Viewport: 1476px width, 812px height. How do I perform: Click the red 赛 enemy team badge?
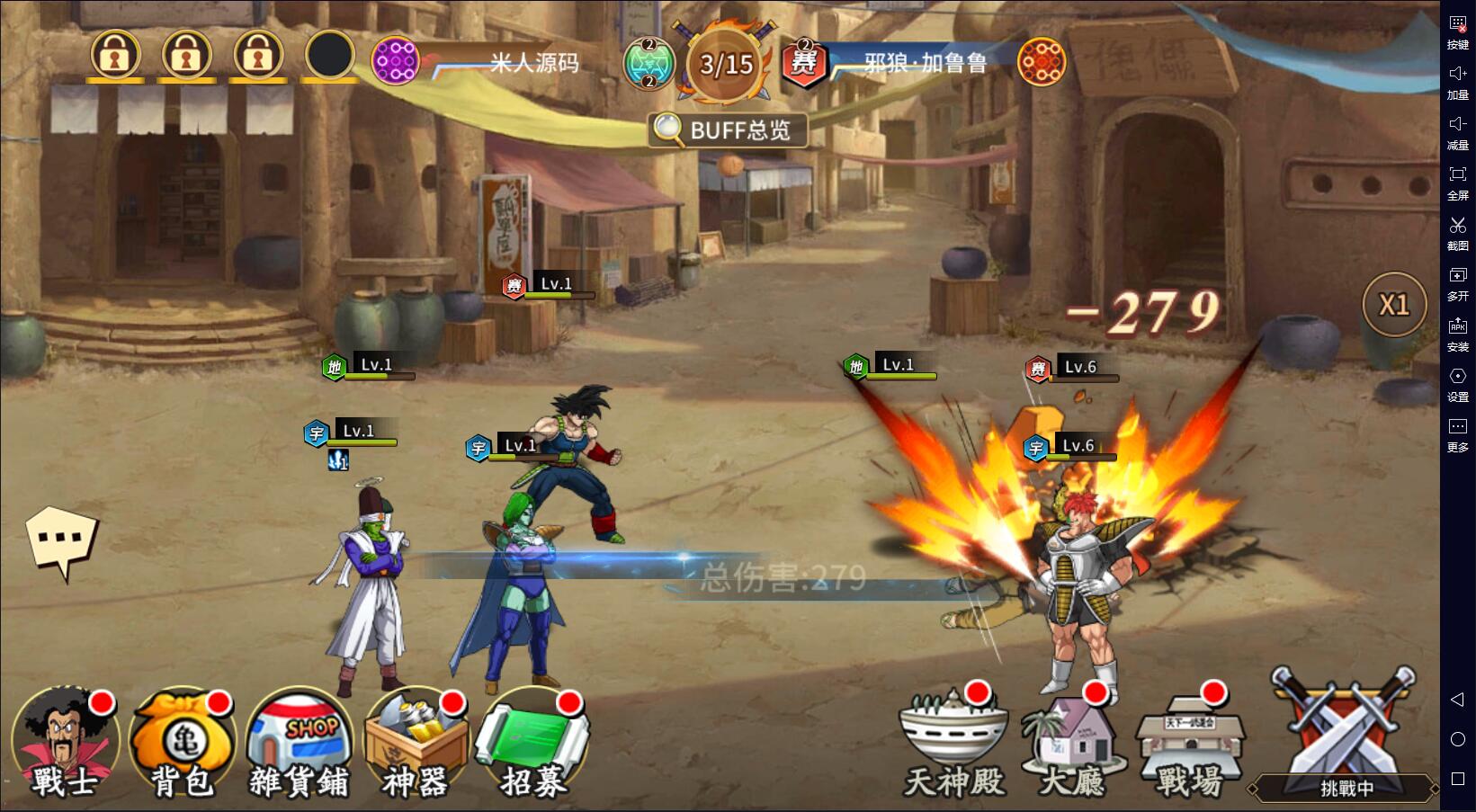[803, 63]
